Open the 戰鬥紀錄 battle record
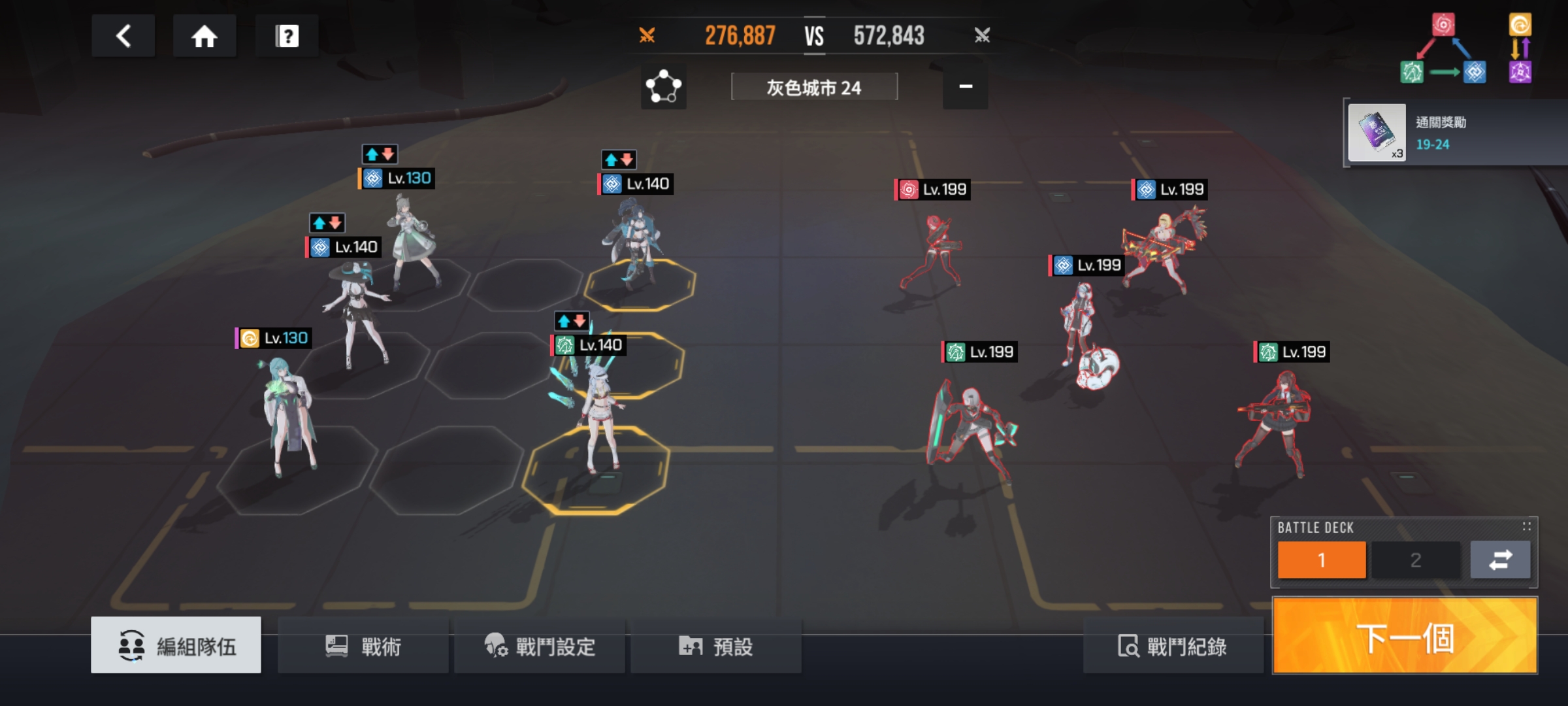This screenshot has width=1568, height=706. tap(1172, 647)
